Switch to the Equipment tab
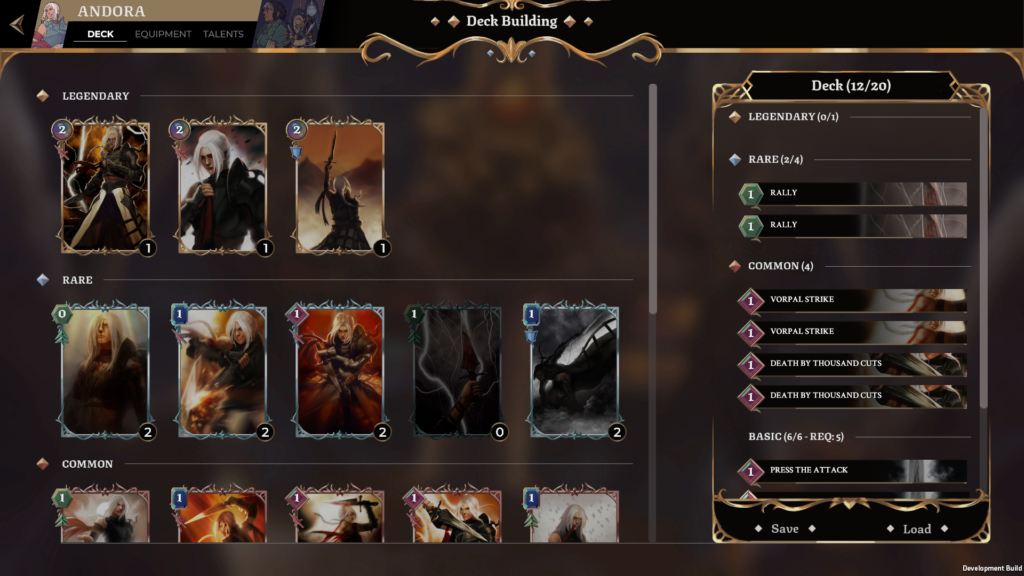1024x576 pixels. point(163,34)
